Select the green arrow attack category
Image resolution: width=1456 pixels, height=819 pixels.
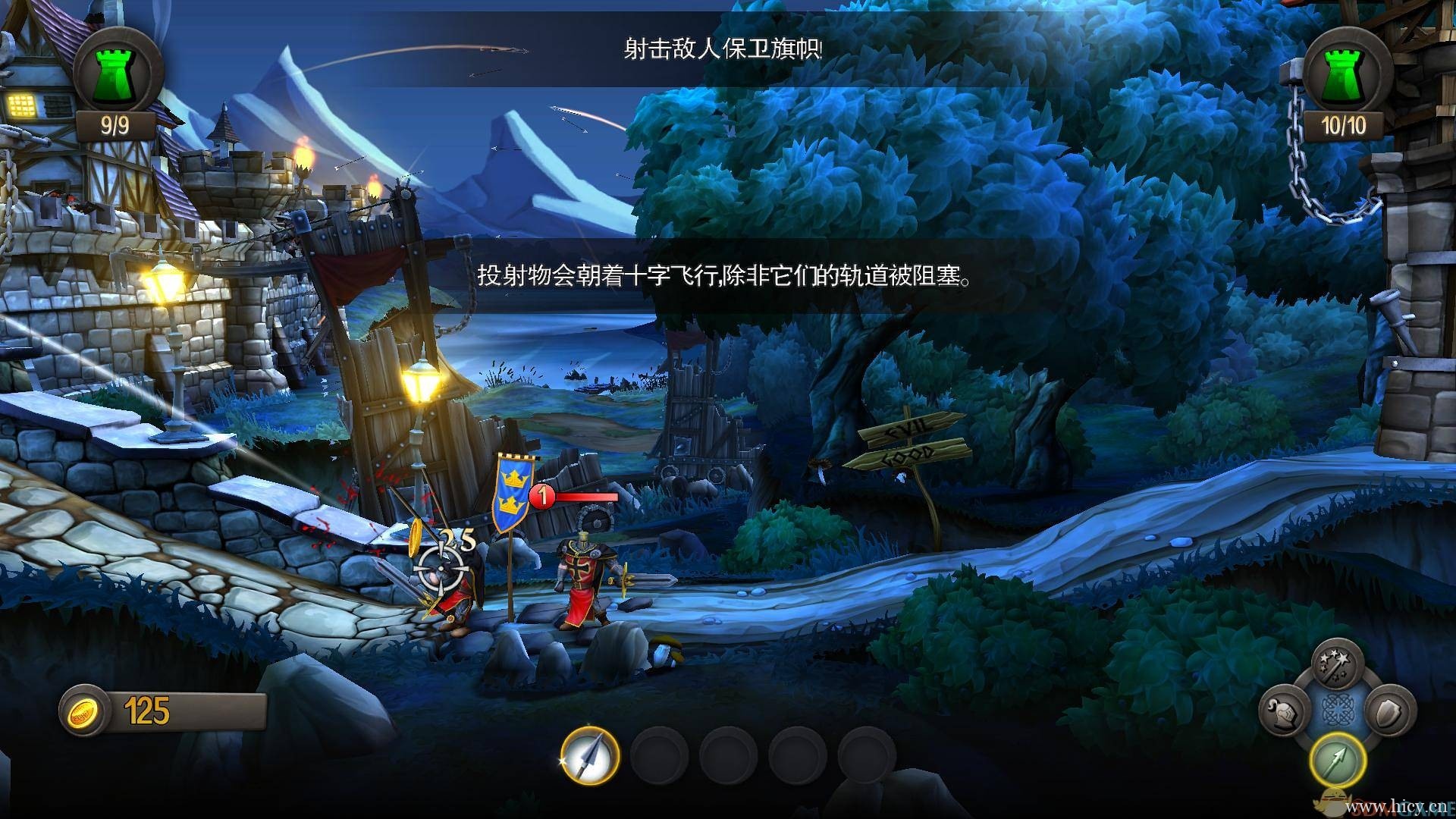1336,759
